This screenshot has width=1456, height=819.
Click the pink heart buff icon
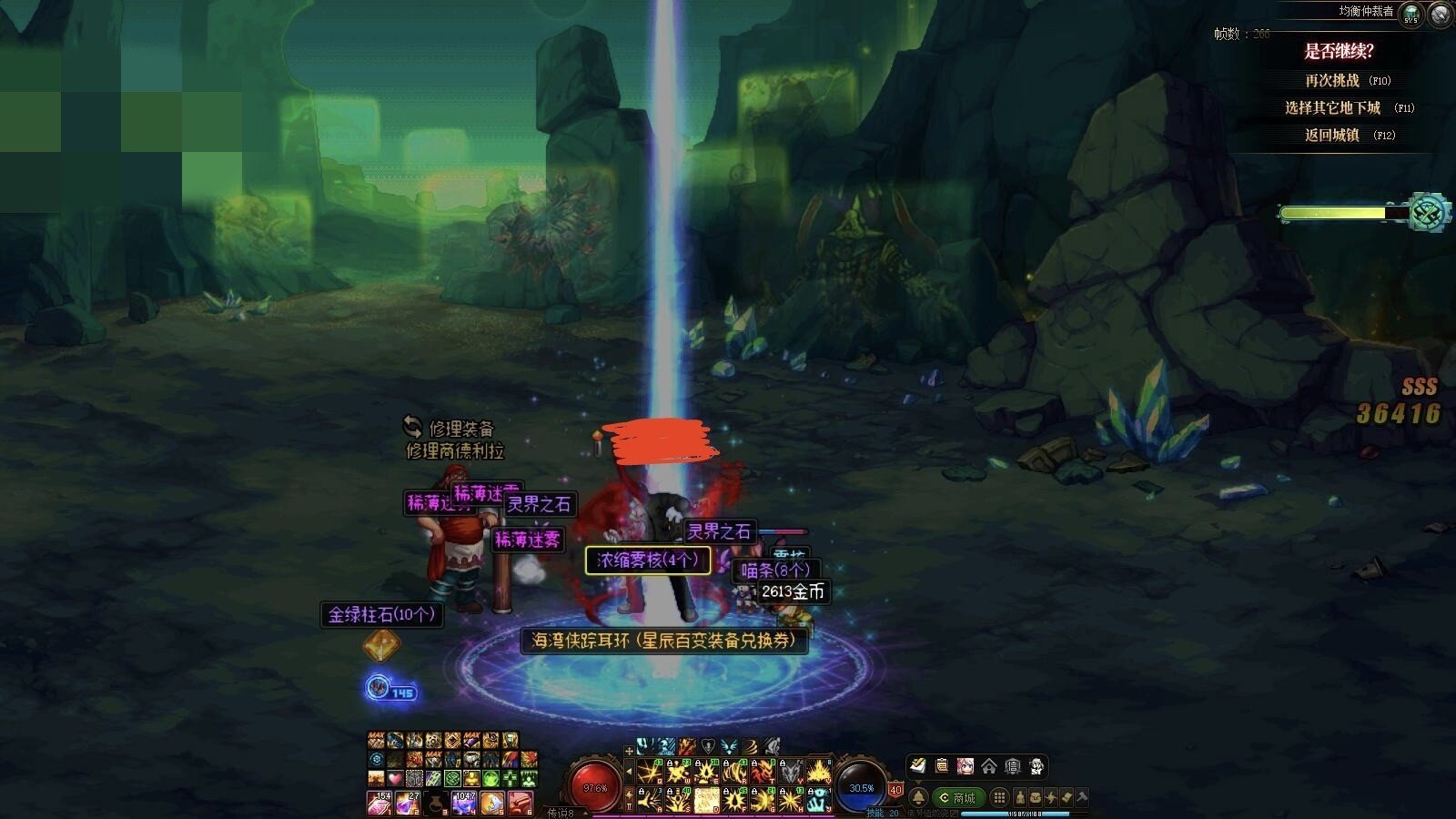[395, 779]
